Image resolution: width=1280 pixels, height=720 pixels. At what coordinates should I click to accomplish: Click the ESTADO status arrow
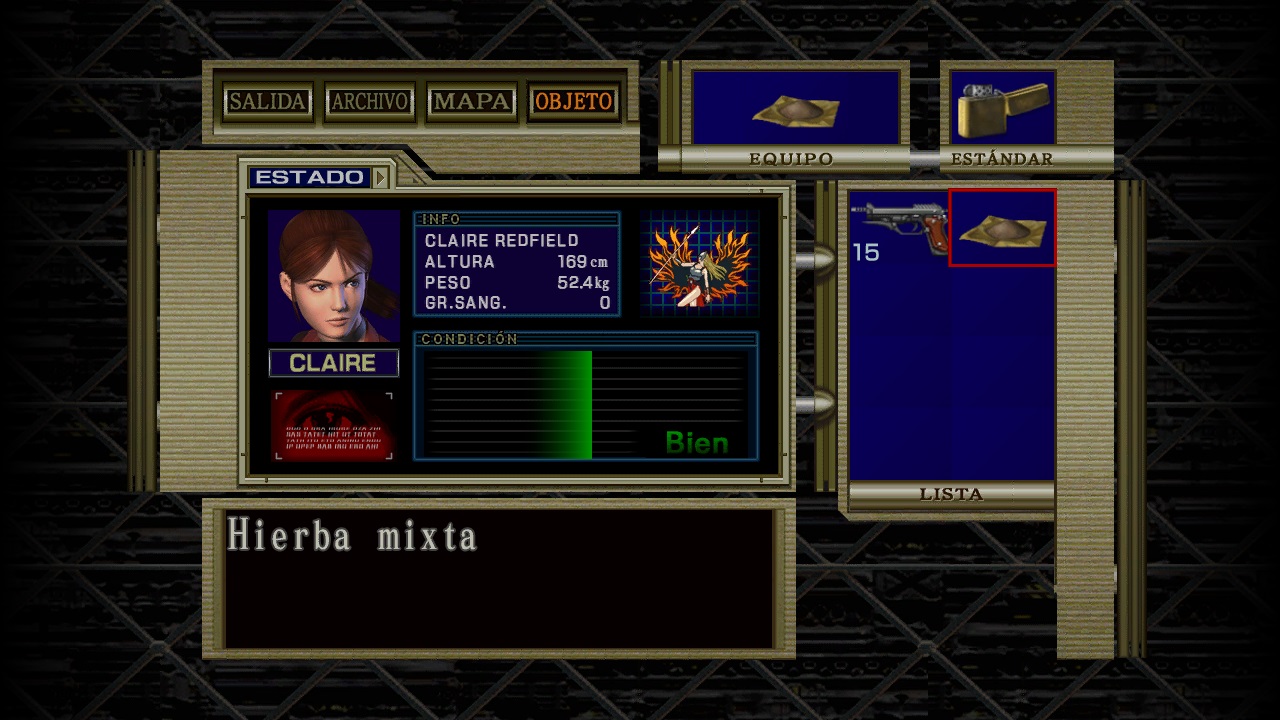pos(380,178)
